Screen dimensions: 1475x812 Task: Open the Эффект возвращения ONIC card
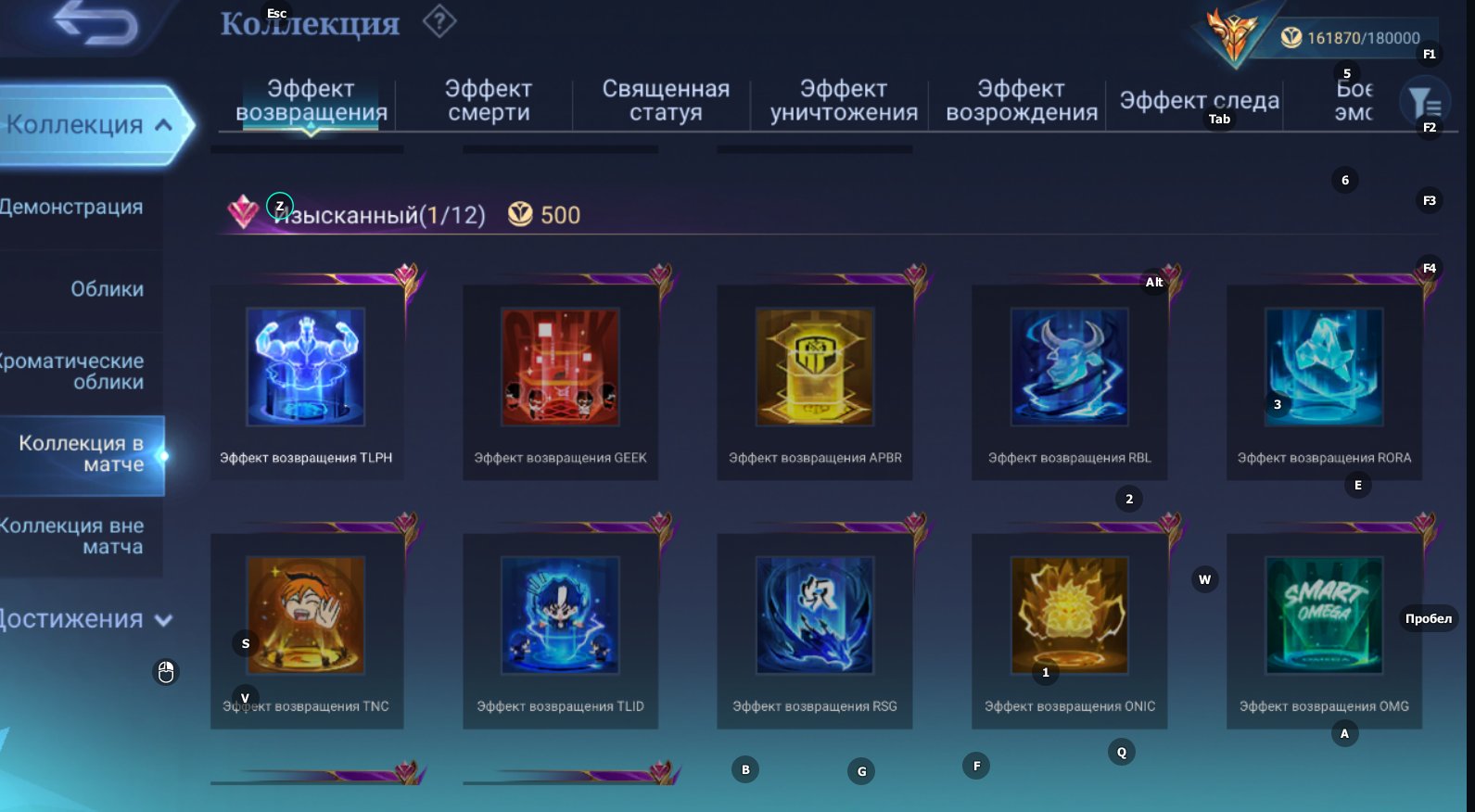(x=1069, y=615)
